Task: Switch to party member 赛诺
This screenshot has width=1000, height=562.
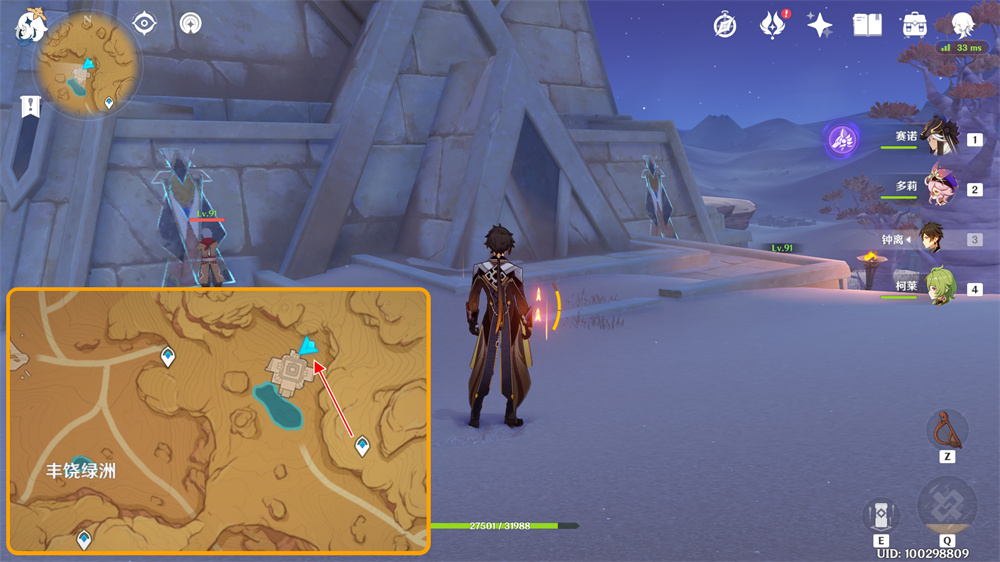Action: [938, 139]
